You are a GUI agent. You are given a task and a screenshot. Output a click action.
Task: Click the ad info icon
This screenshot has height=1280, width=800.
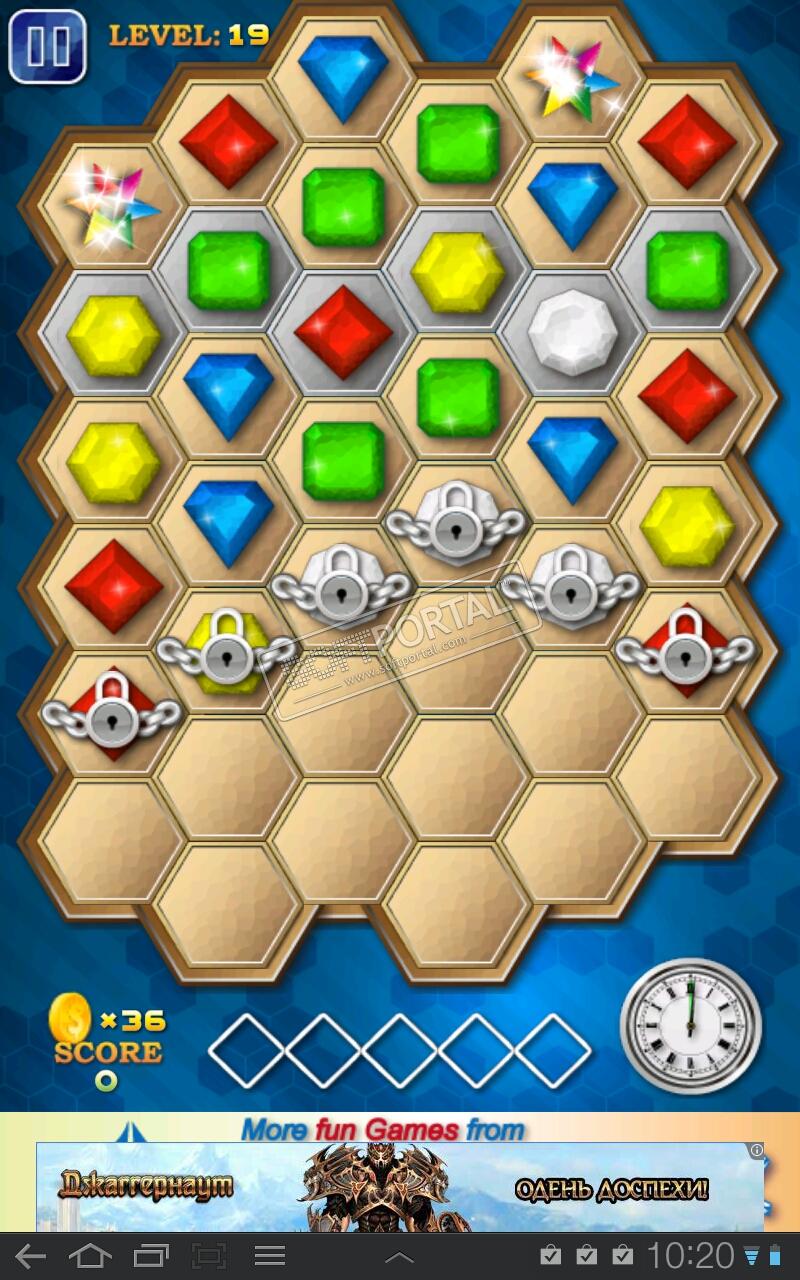point(757,1150)
